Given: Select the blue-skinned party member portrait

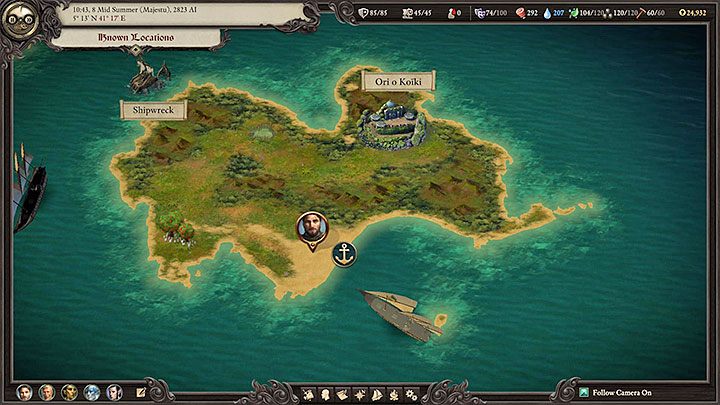Looking at the screenshot, I should [x=92, y=392].
